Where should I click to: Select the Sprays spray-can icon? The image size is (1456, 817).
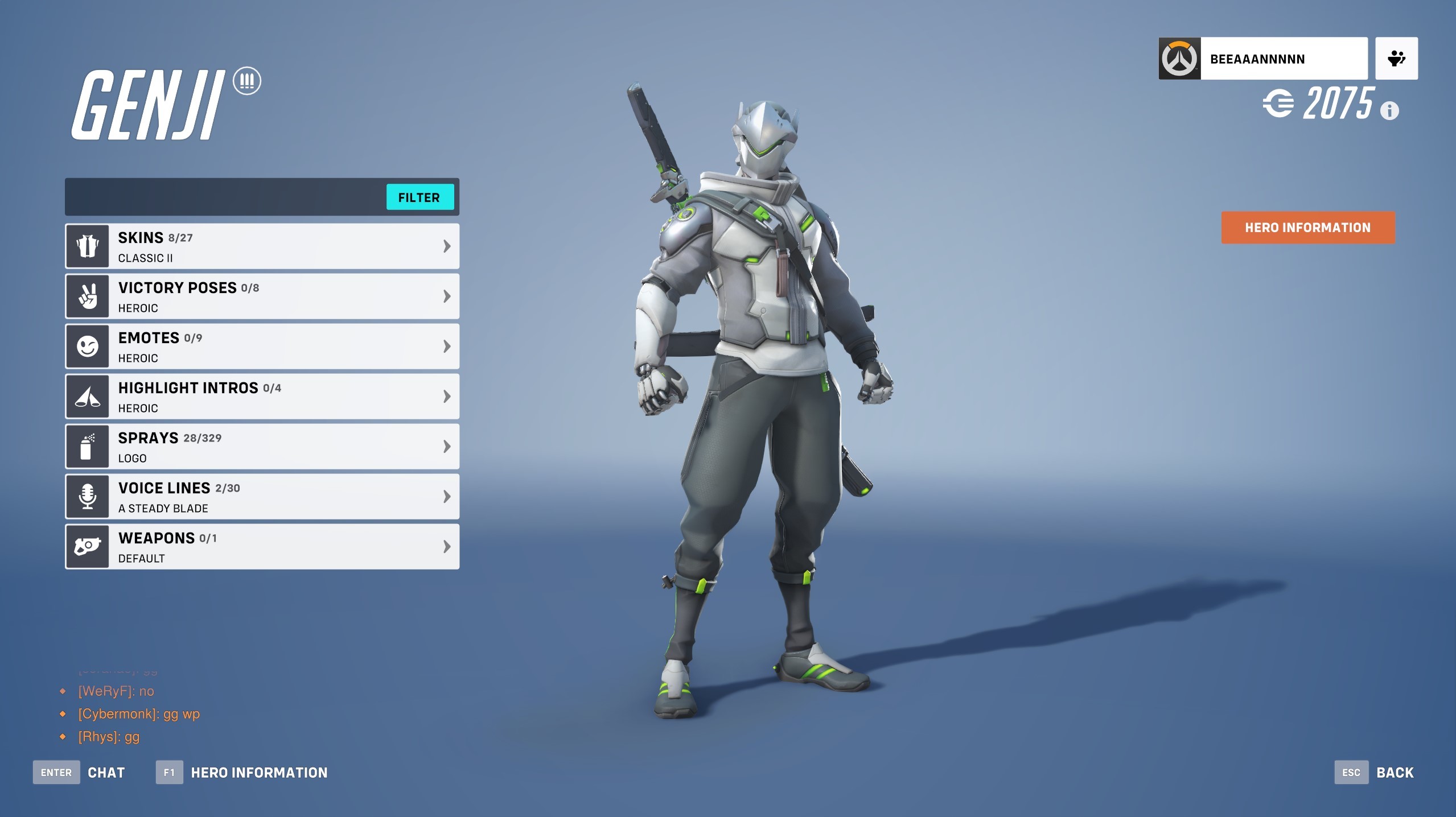pyautogui.click(x=87, y=446)
